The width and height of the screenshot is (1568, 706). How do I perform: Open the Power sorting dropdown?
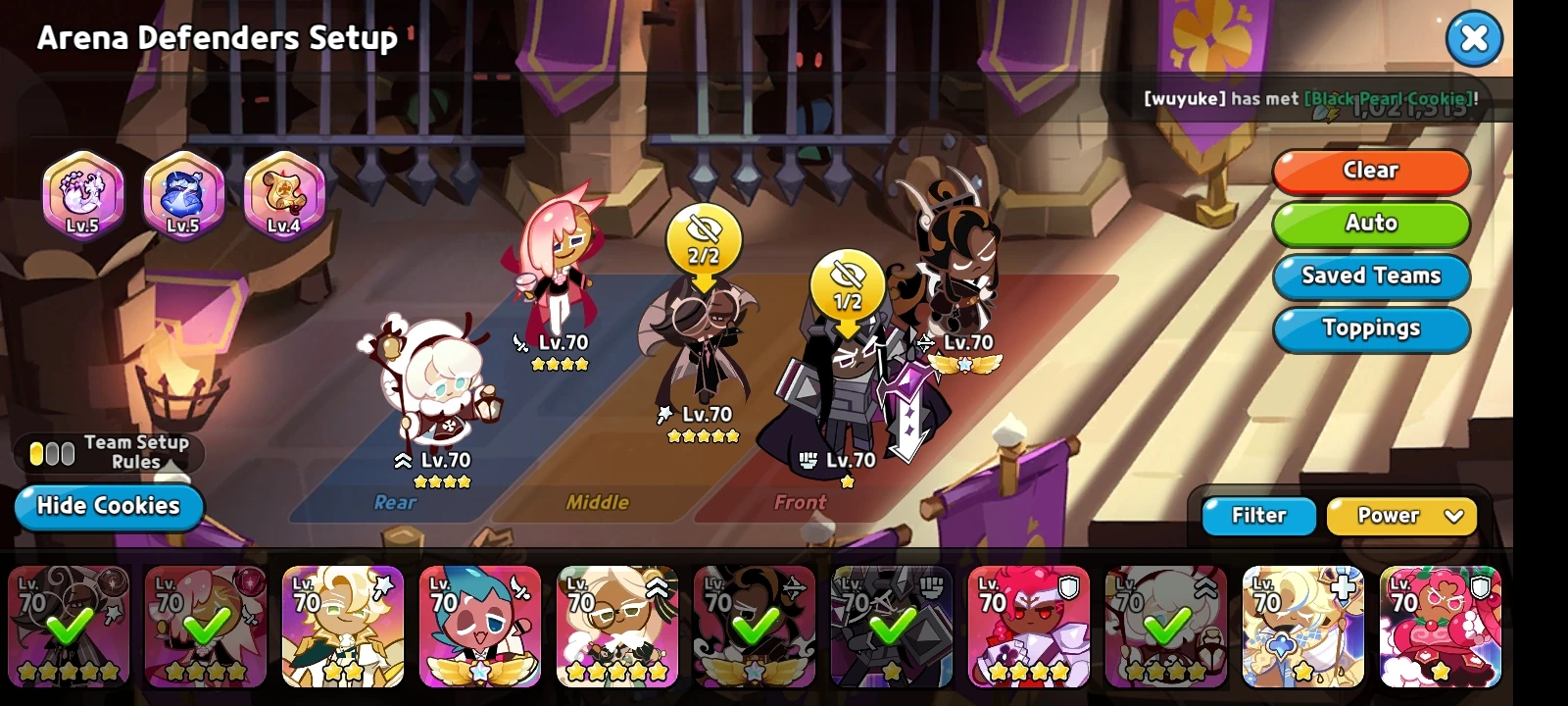pos(1401,516)
